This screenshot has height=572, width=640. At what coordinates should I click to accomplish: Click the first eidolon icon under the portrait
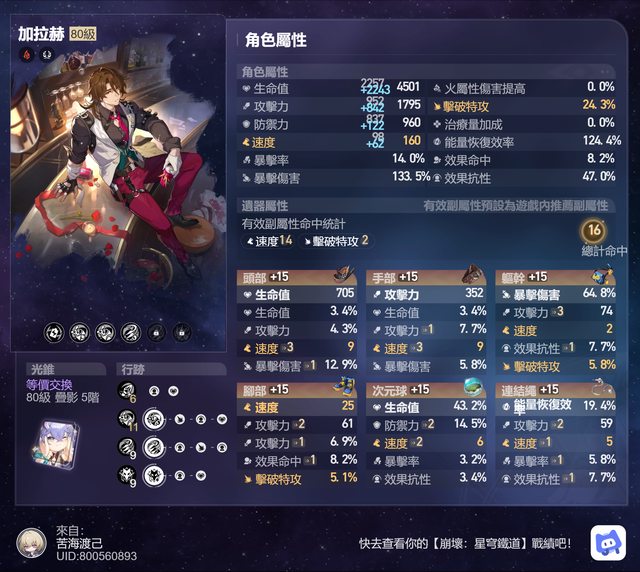coord(54,331)
